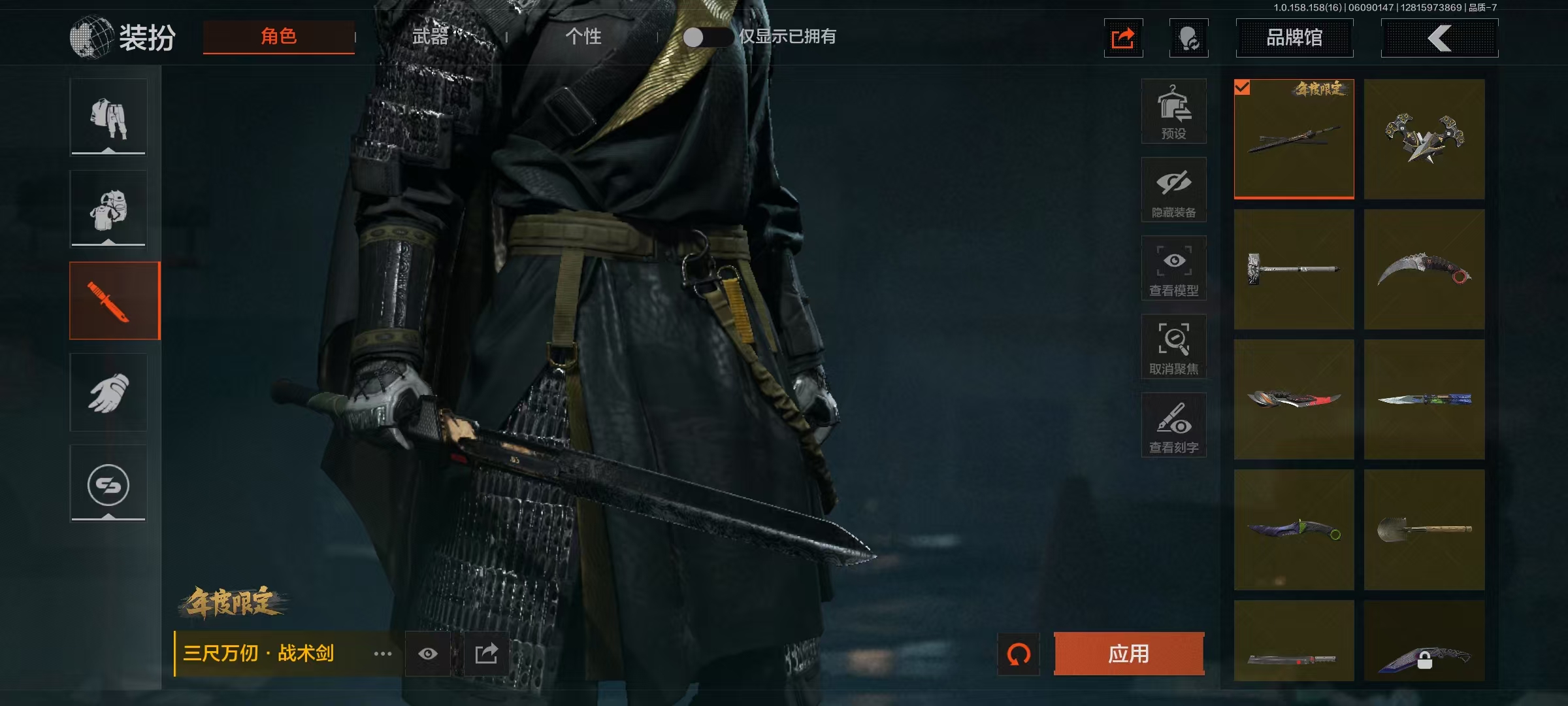The width and height of the screenshot is (1568, 706).
Task: Click the orange reset rotation button
Action: (x=1019, y=654)
